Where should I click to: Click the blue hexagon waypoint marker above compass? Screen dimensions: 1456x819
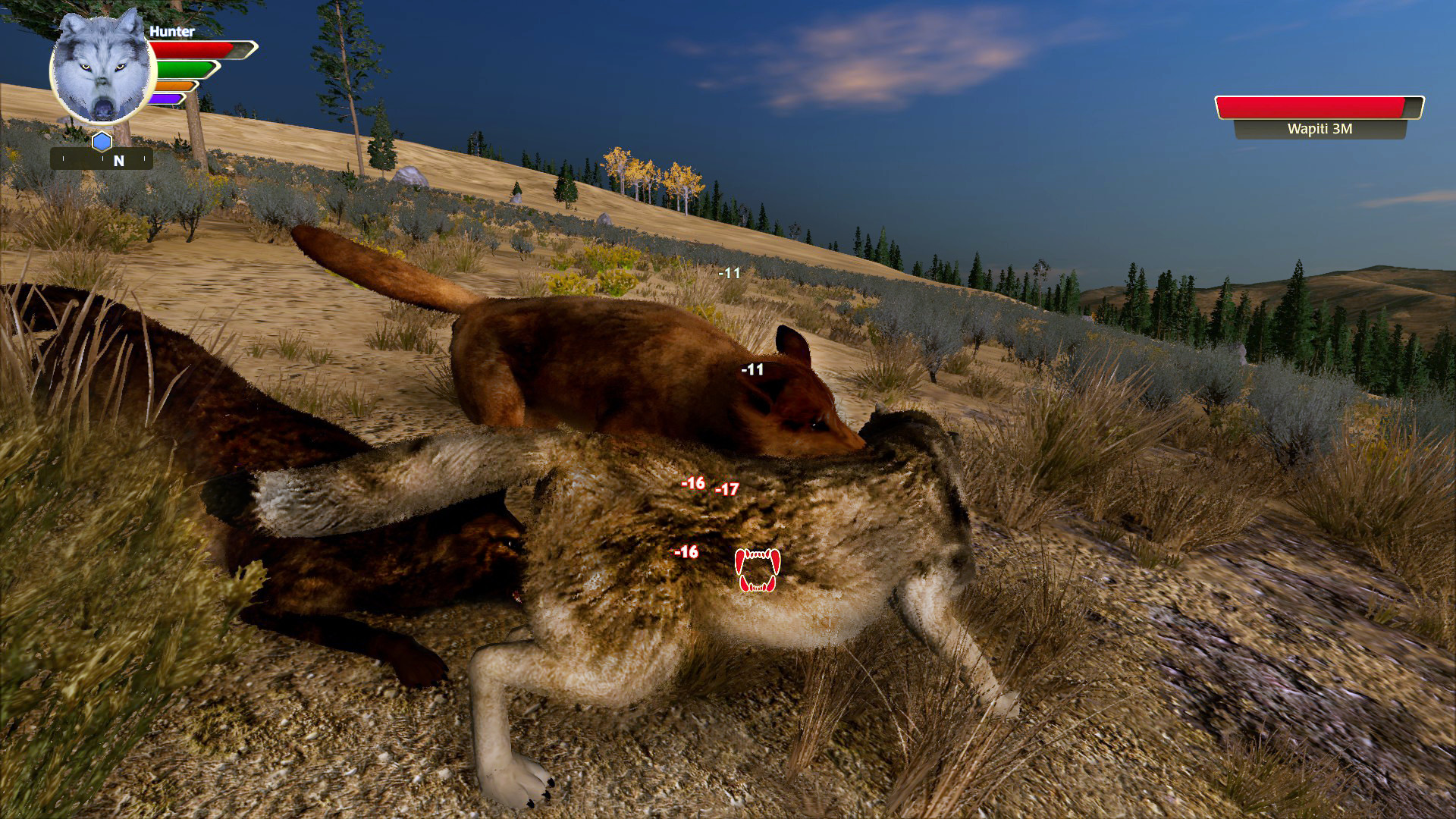click(x=102, y=140)
